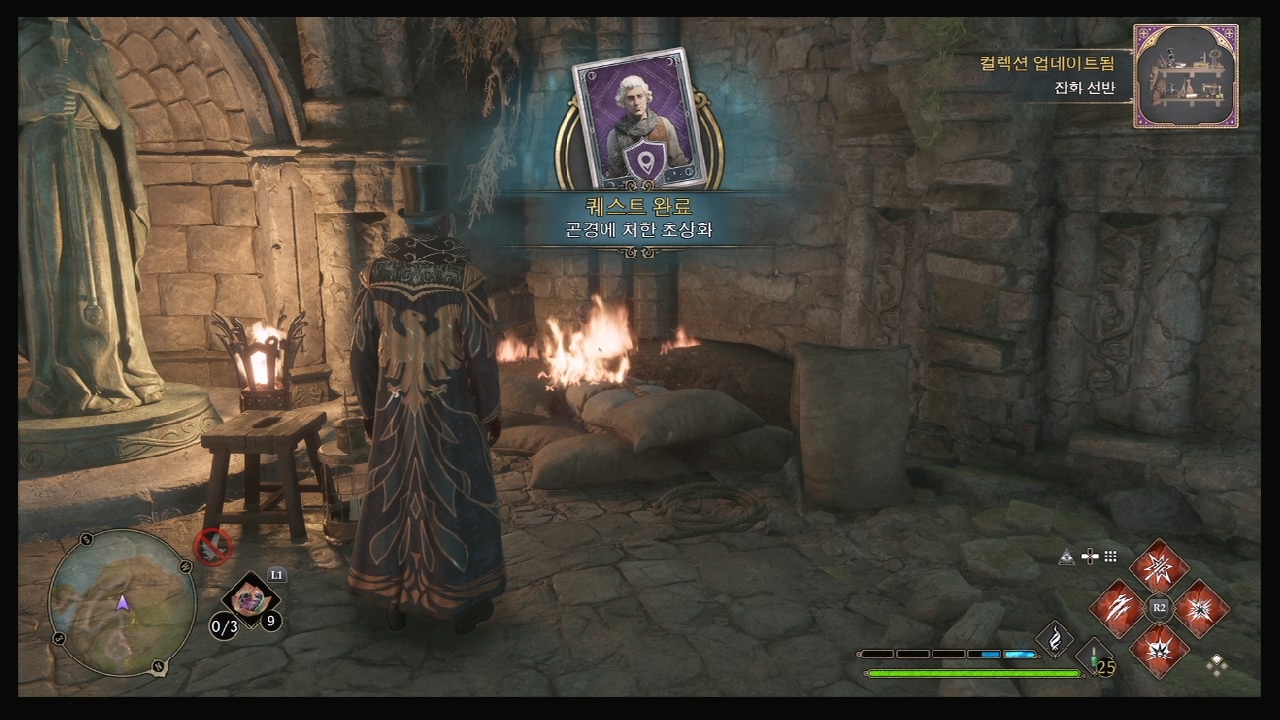1280x720 pixels.
Task: Use the green Wiggenweld potion
Action: coord(1096,658)
